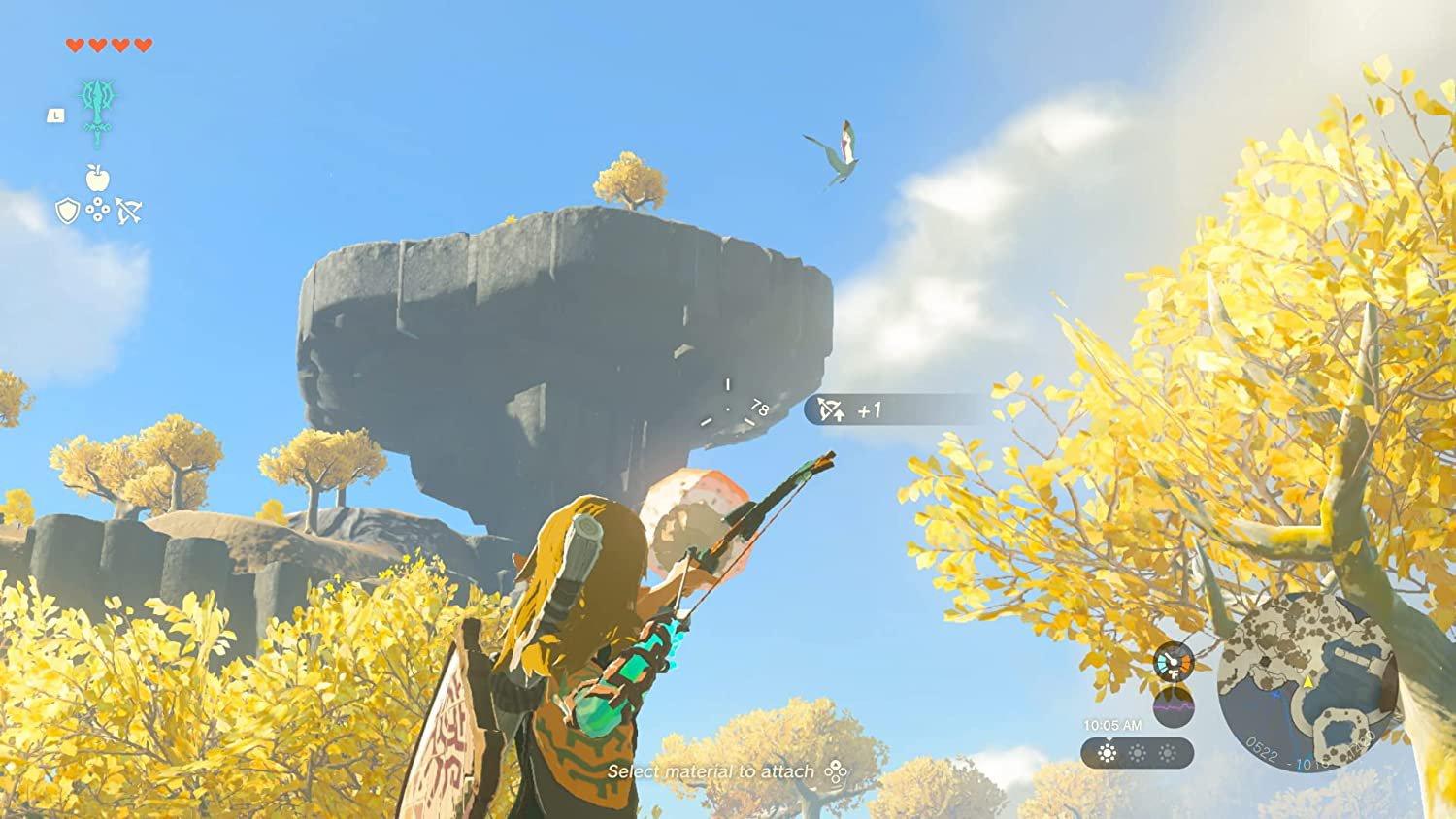Select the shield icon near the D-pad

pos(66,209)
